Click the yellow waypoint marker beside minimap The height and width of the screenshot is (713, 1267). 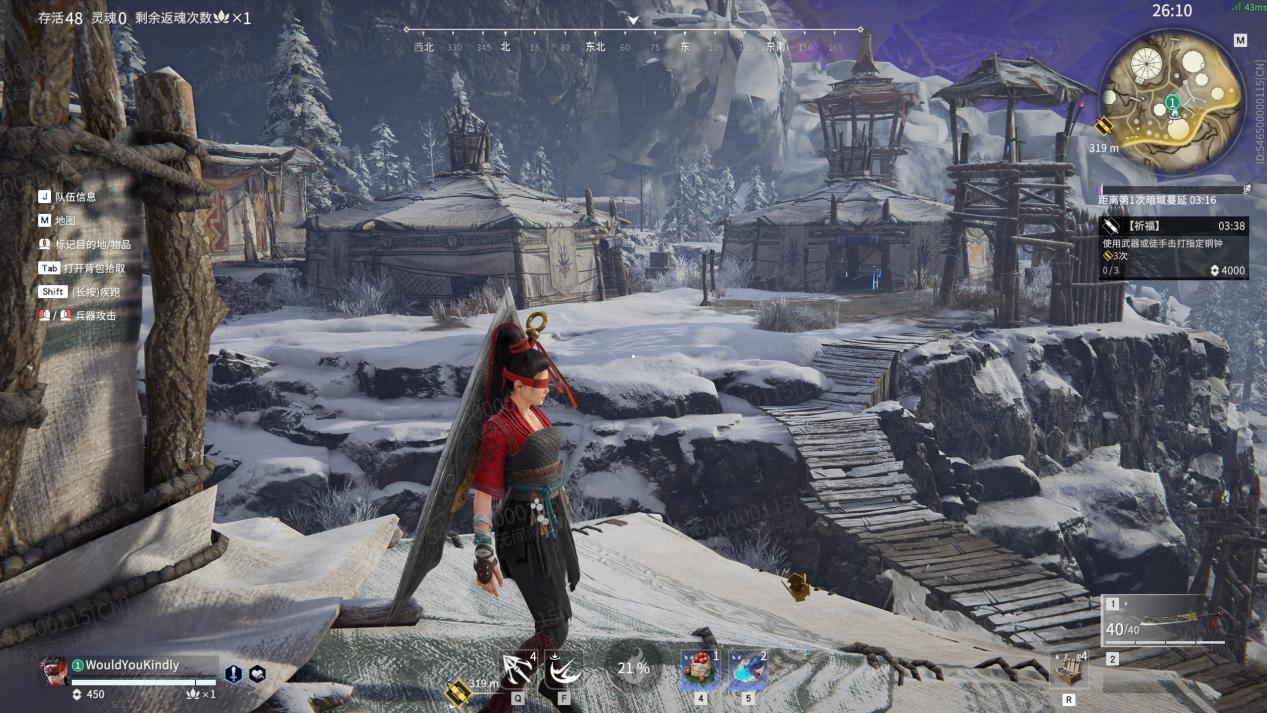(x=1104, y=127)
